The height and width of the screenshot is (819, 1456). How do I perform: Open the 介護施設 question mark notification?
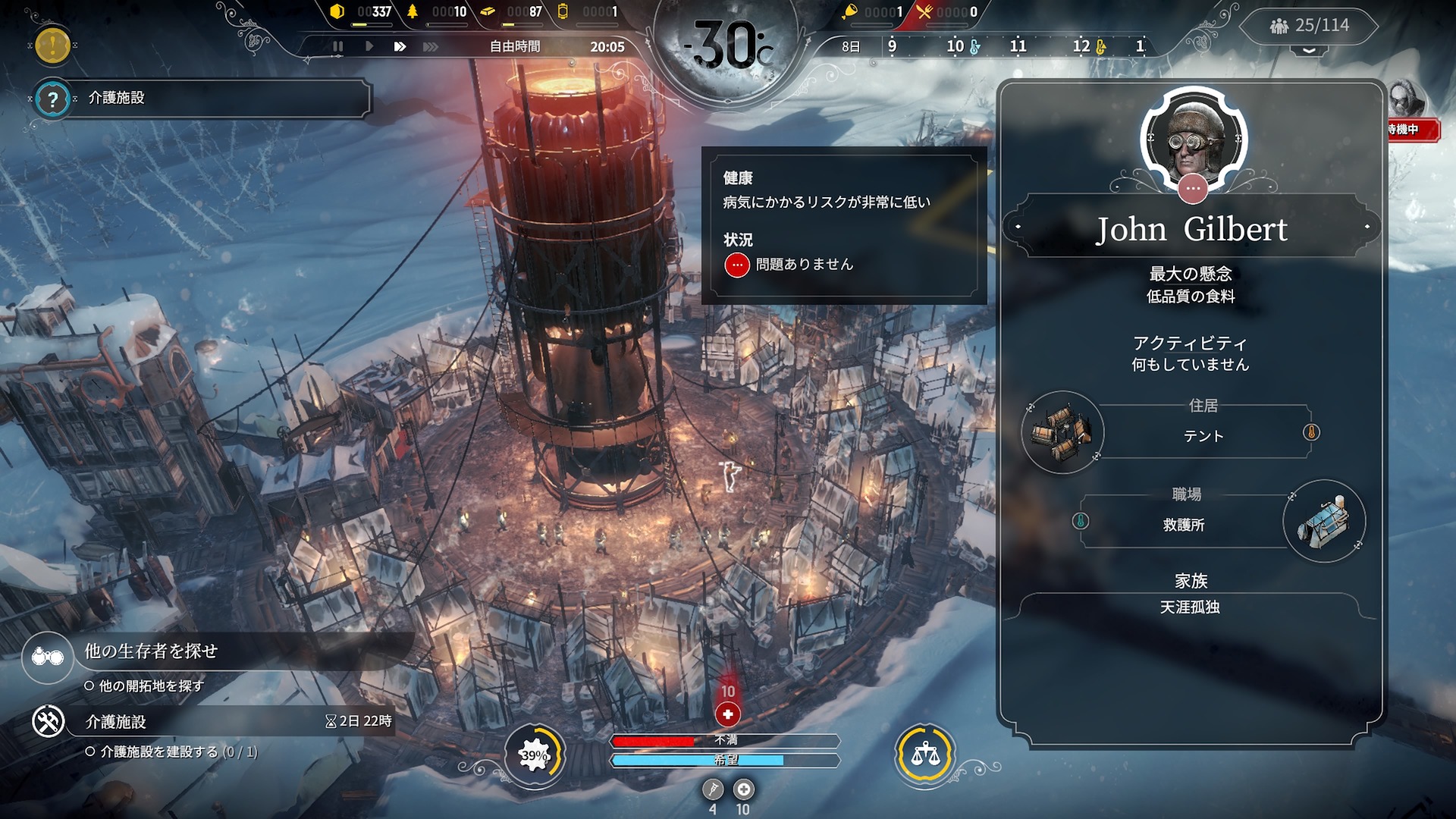(x=52, y=99)
